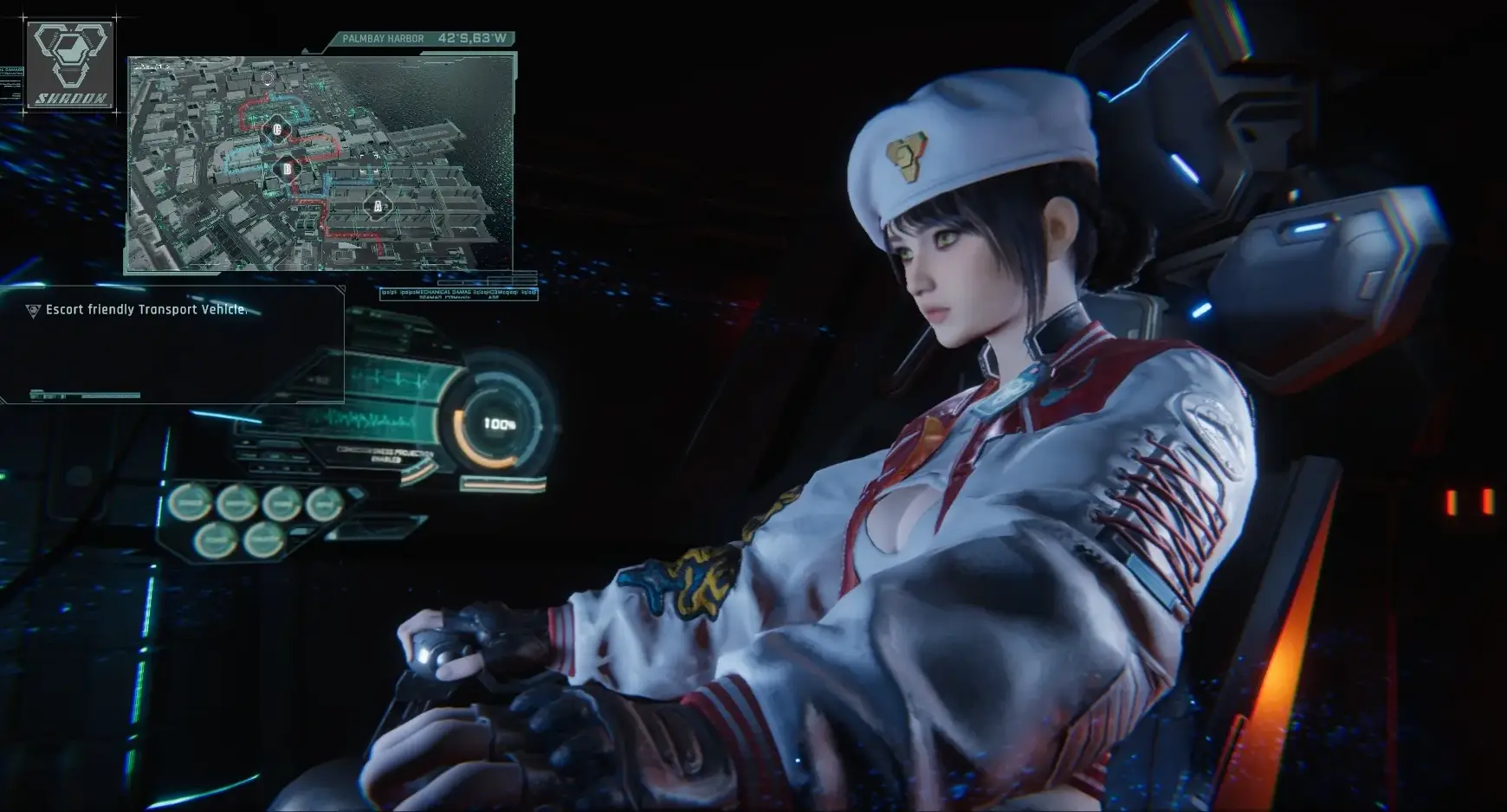The image size is (1507, 812).
Task: Select map marker C on the harbor map
Action: tap(277, 130)
